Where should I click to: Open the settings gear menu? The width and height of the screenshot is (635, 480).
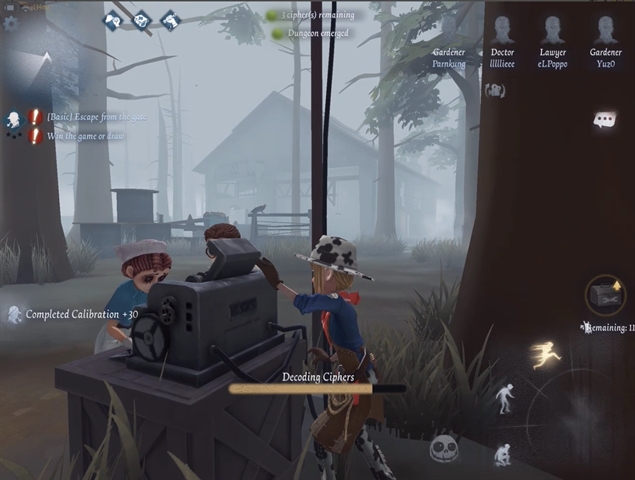tap(11, 23)
